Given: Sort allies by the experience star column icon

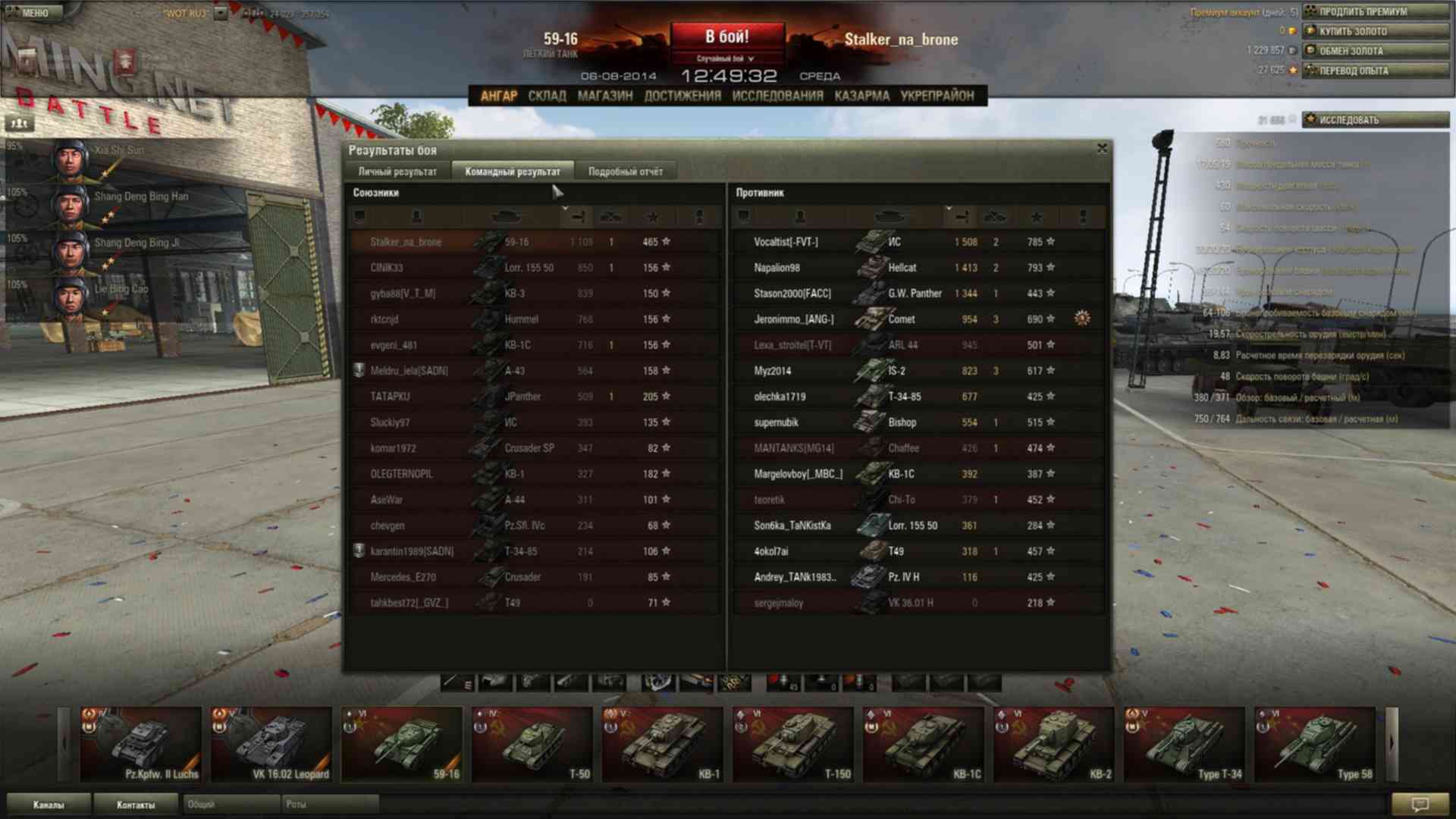Looking at the screenshot, I should 654,218.
